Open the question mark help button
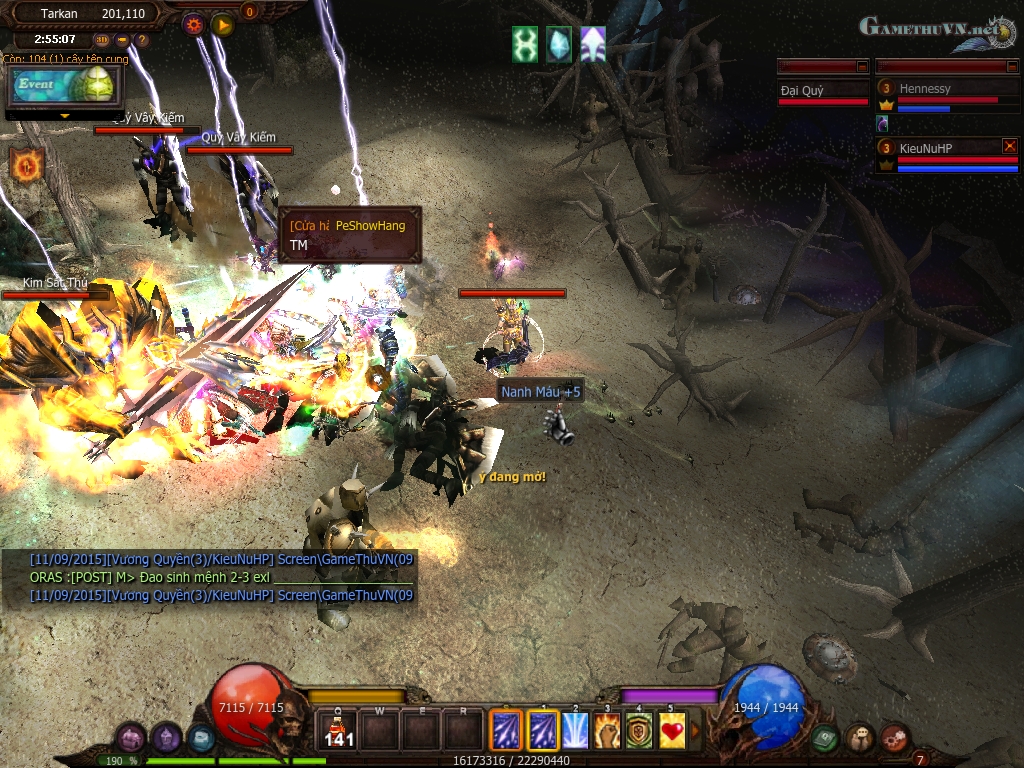 coord(141,40)
